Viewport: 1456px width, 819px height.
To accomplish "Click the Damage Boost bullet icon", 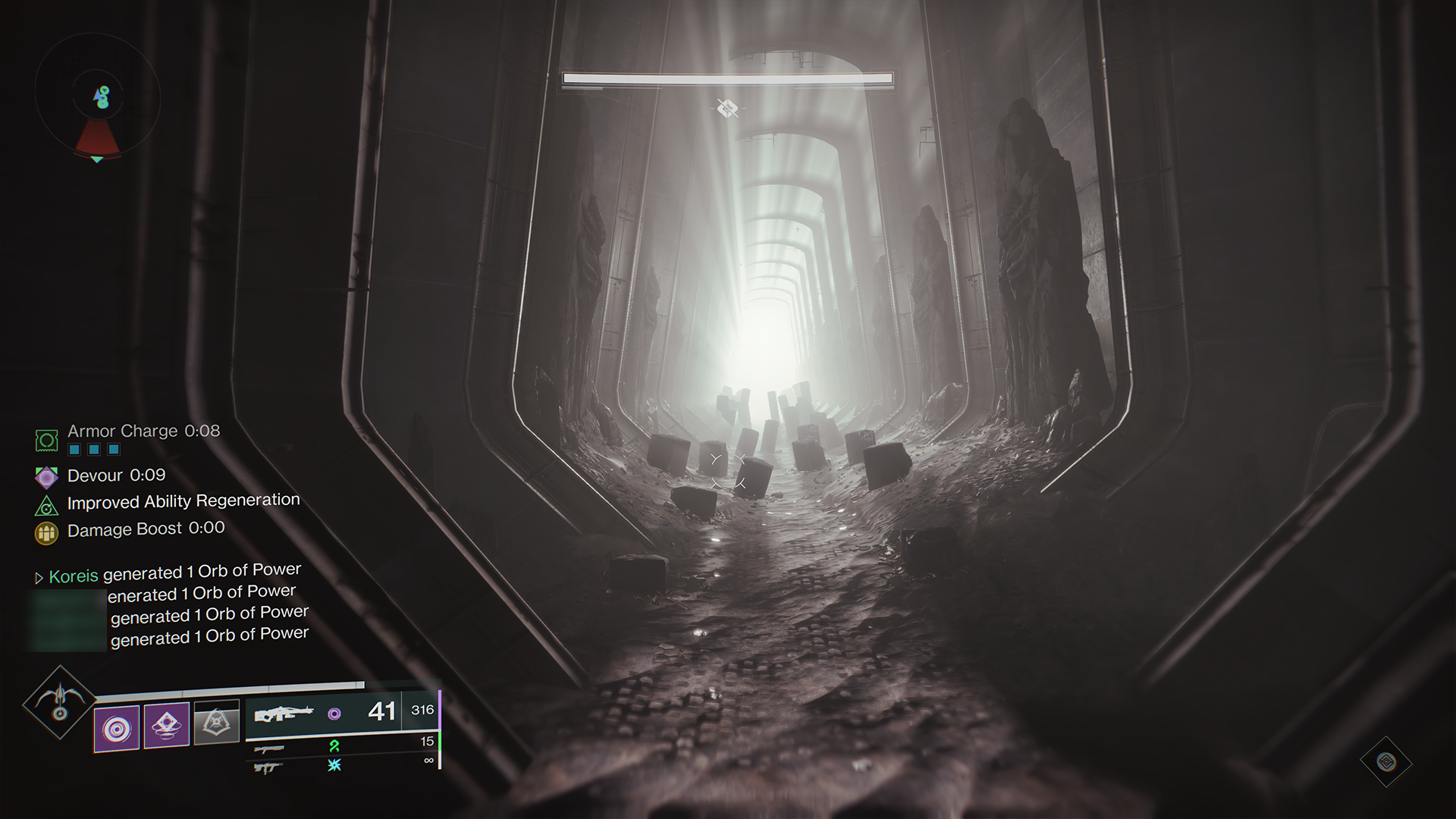I will point(46,532).
